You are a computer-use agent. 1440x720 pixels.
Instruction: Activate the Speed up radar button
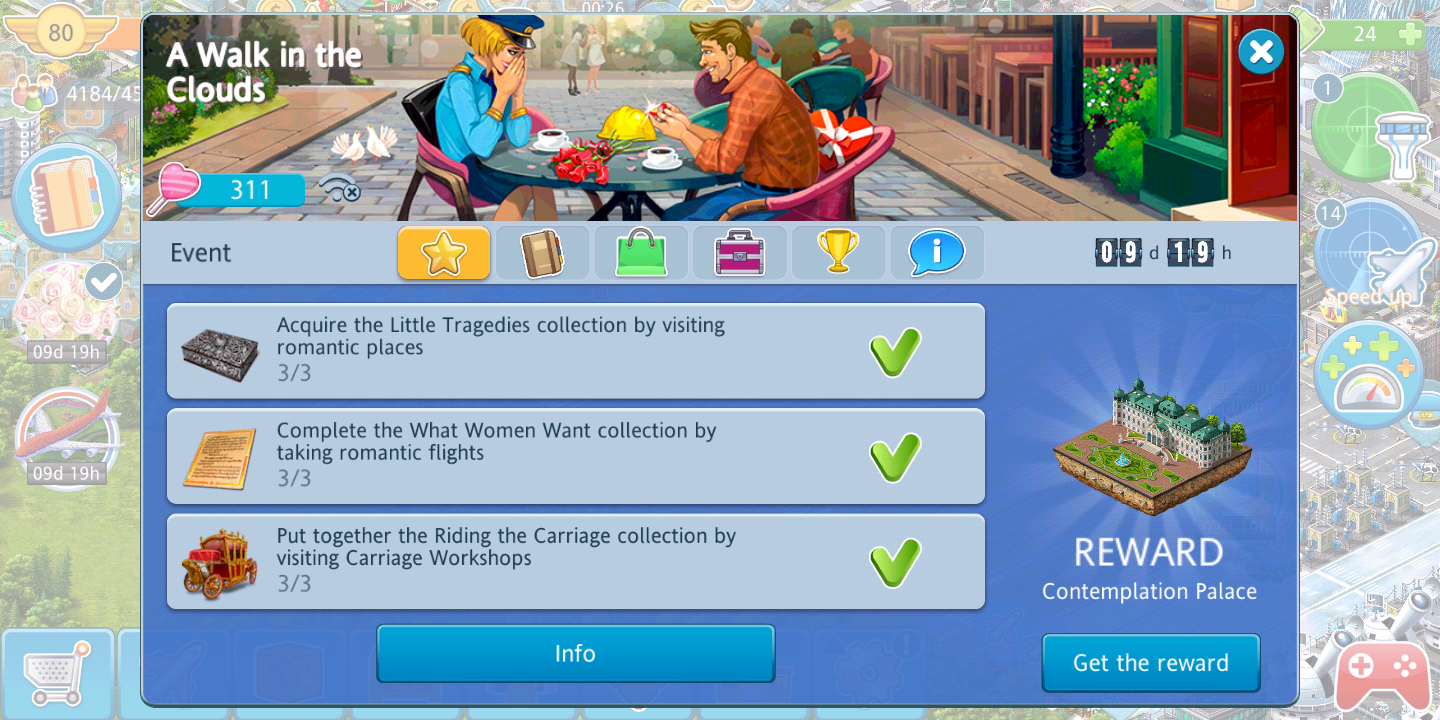point(1368,258)
